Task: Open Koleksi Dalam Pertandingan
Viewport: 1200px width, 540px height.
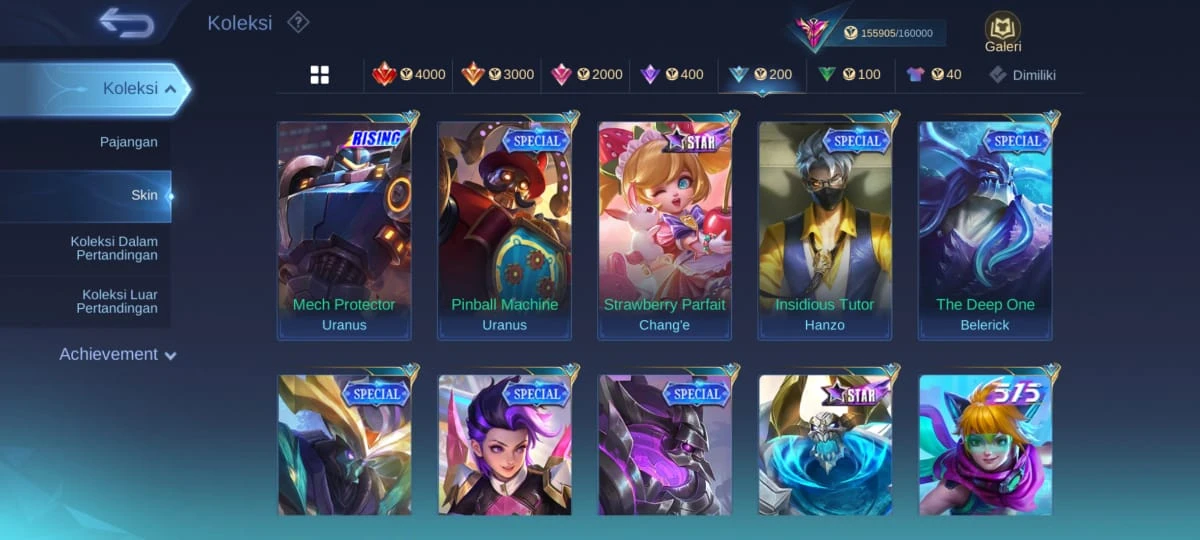Action: (114, 248)
